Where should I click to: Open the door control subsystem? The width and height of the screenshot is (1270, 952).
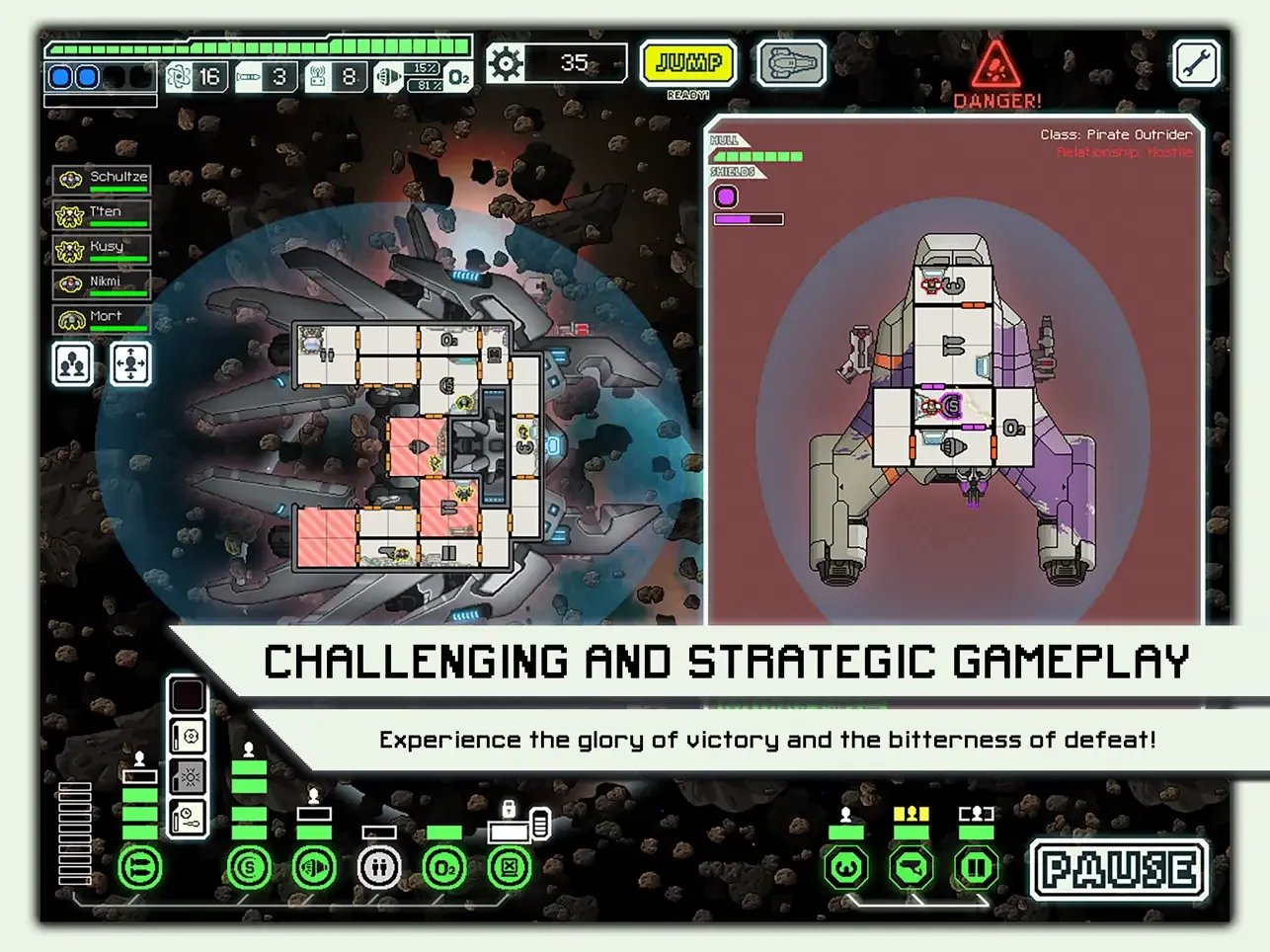pyautogui.click(x=977, y=868)
